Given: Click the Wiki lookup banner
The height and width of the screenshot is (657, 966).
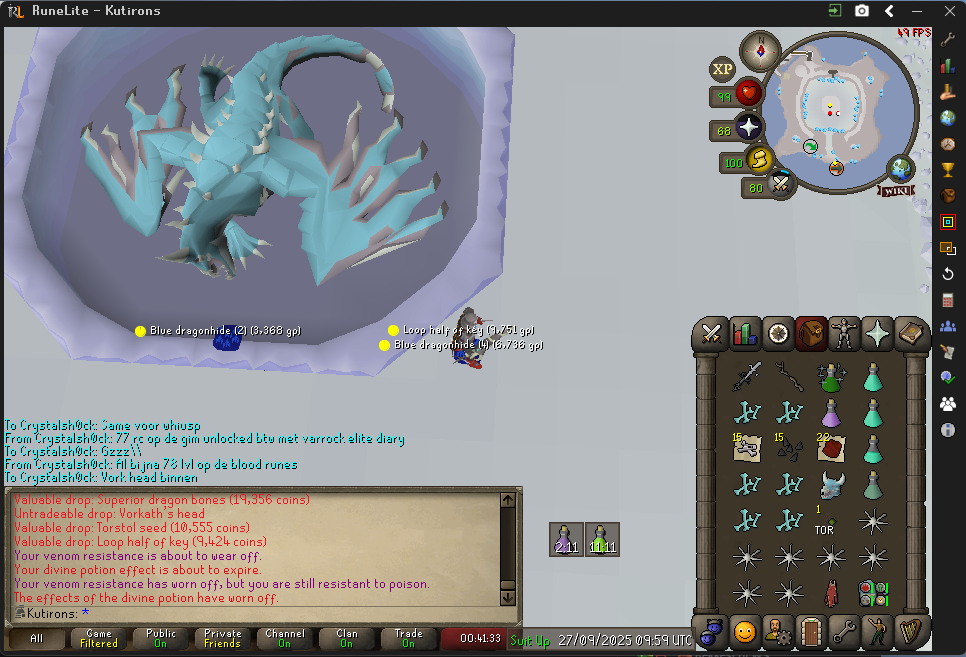Looking at the screenshot, I should click(898, 190).
